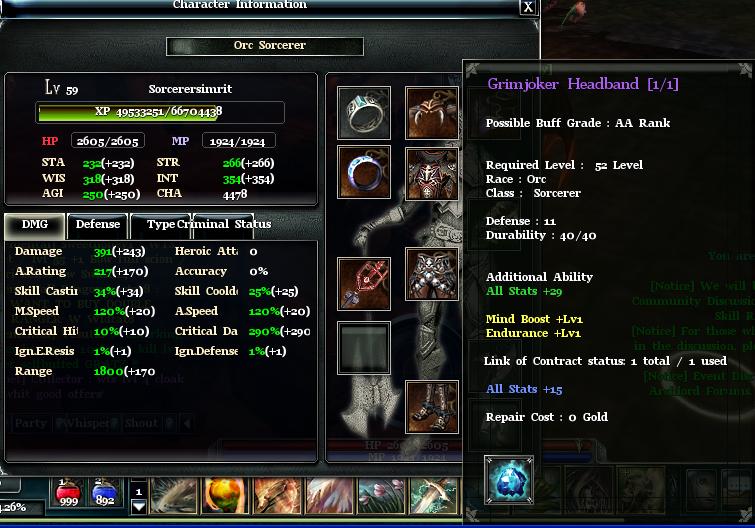Select the equipped leg armor slot

(x=432, y=275)
